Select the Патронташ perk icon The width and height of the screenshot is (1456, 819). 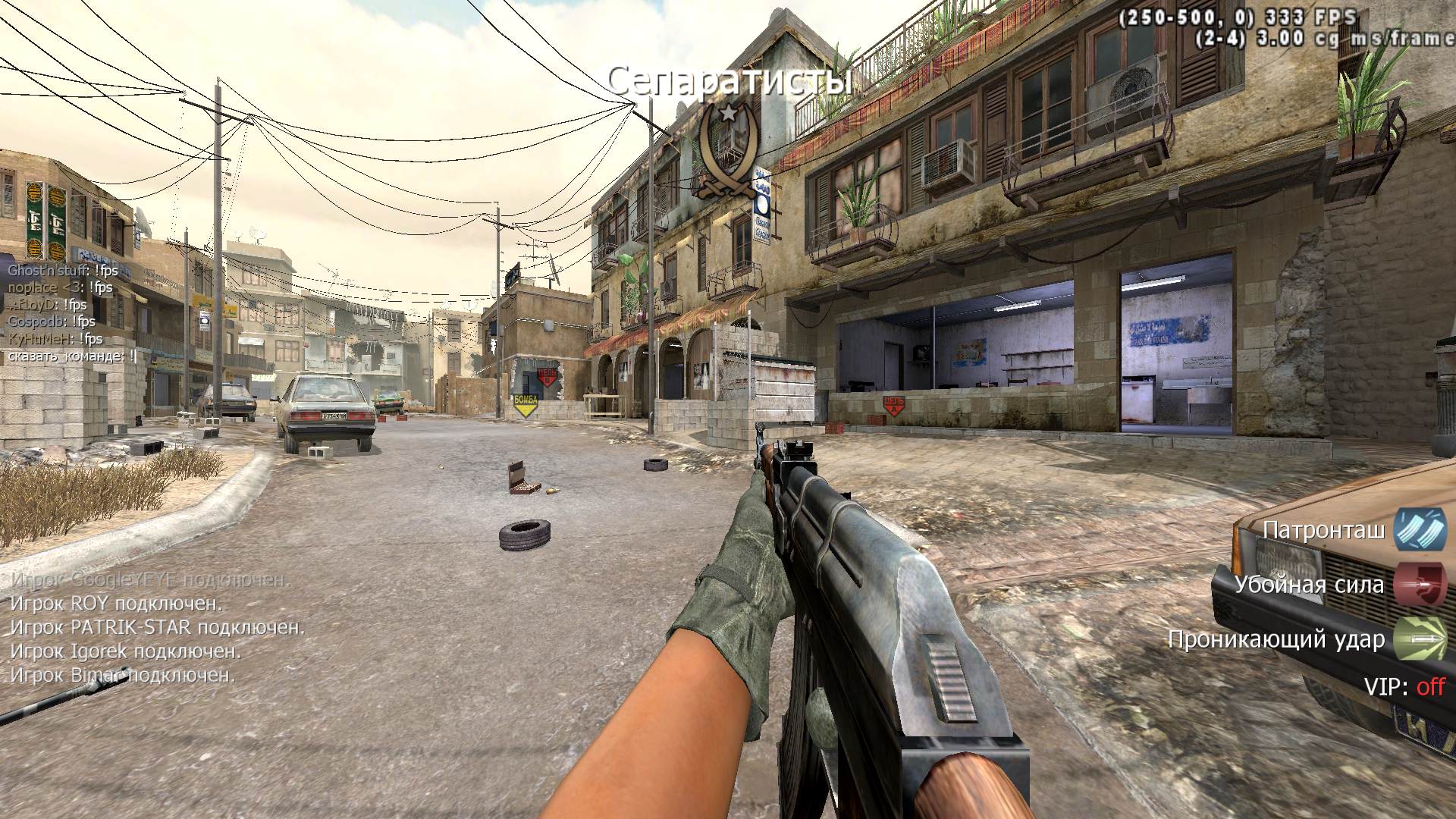coord(1420,529)
